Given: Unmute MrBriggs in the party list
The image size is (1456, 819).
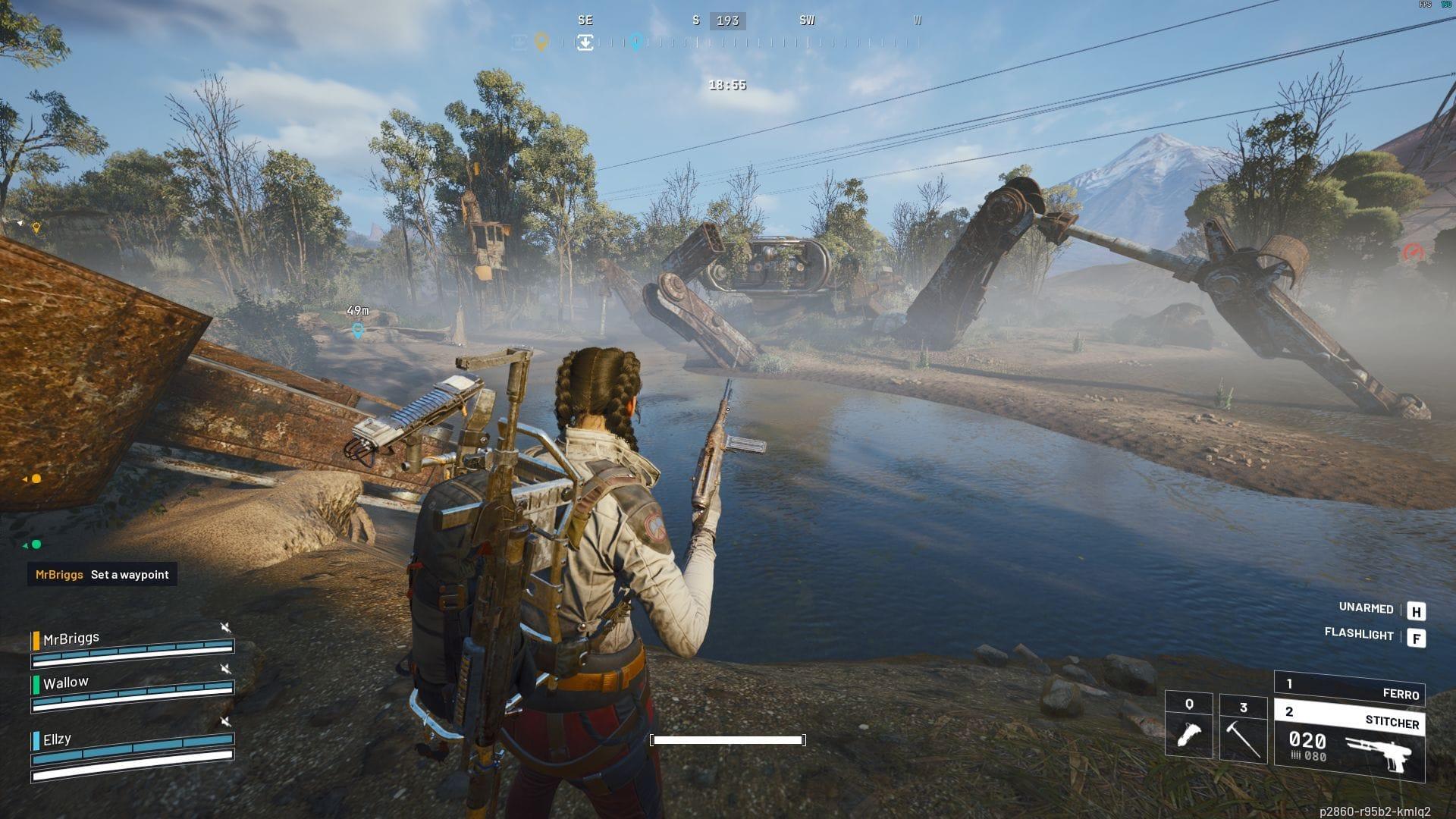Looking at the screenshot, I should click(225, 627).
